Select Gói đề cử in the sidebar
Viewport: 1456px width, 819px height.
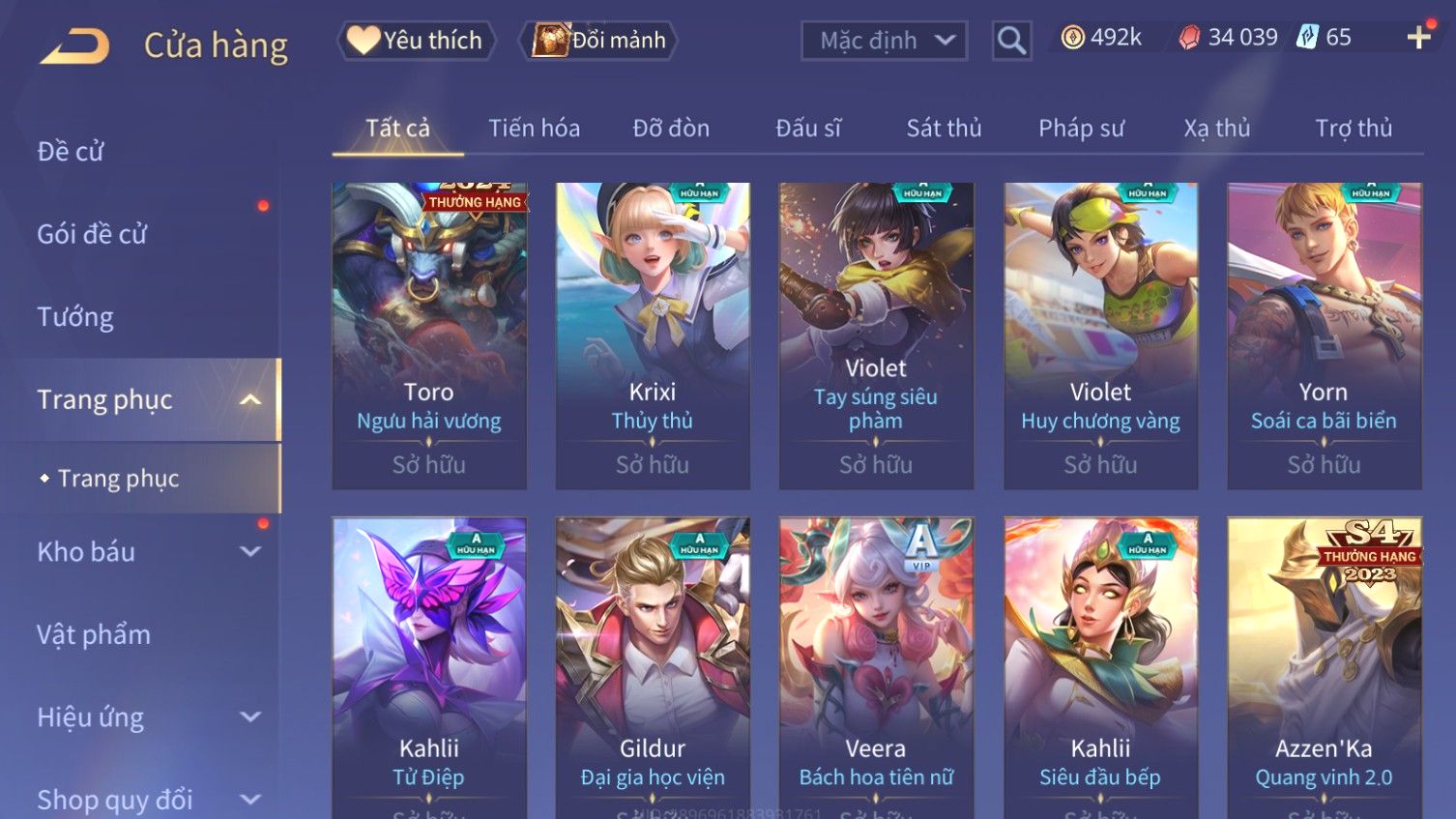92,234
